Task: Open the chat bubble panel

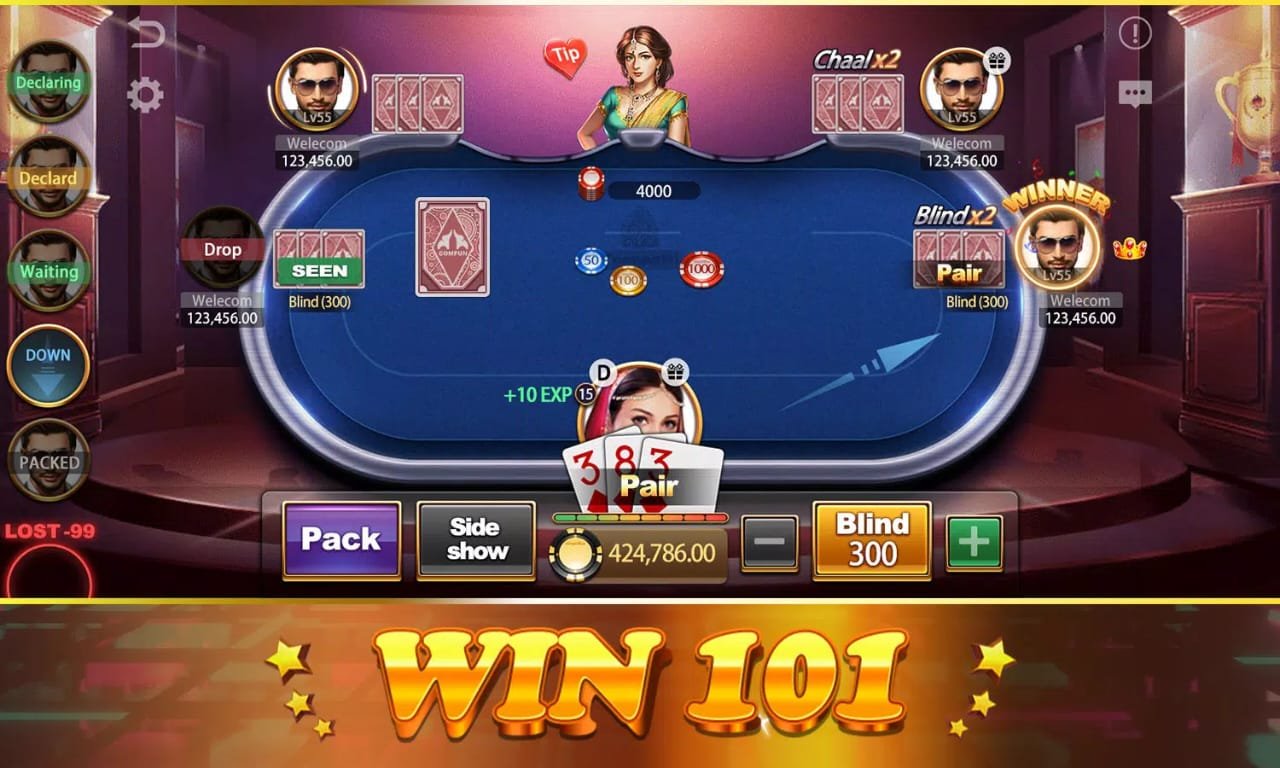Action: [1134, 93]
